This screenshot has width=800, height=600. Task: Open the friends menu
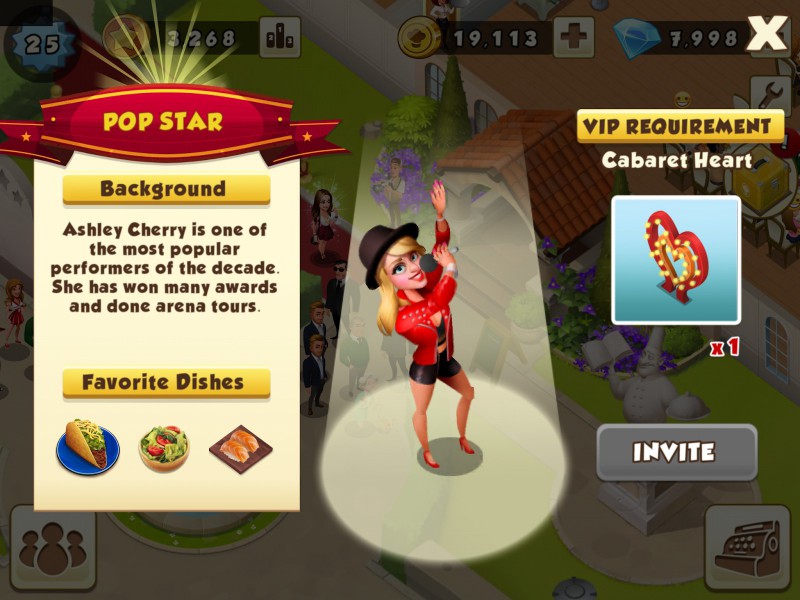(52, 548)
